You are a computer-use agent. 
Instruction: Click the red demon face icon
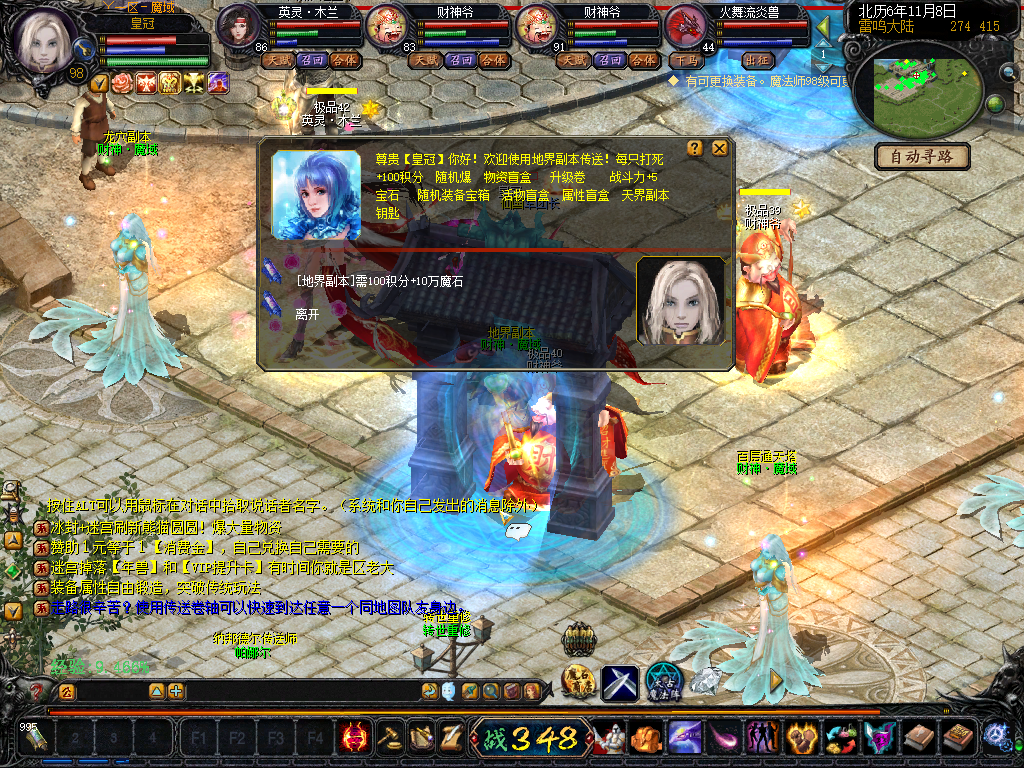tap(354, 739)
